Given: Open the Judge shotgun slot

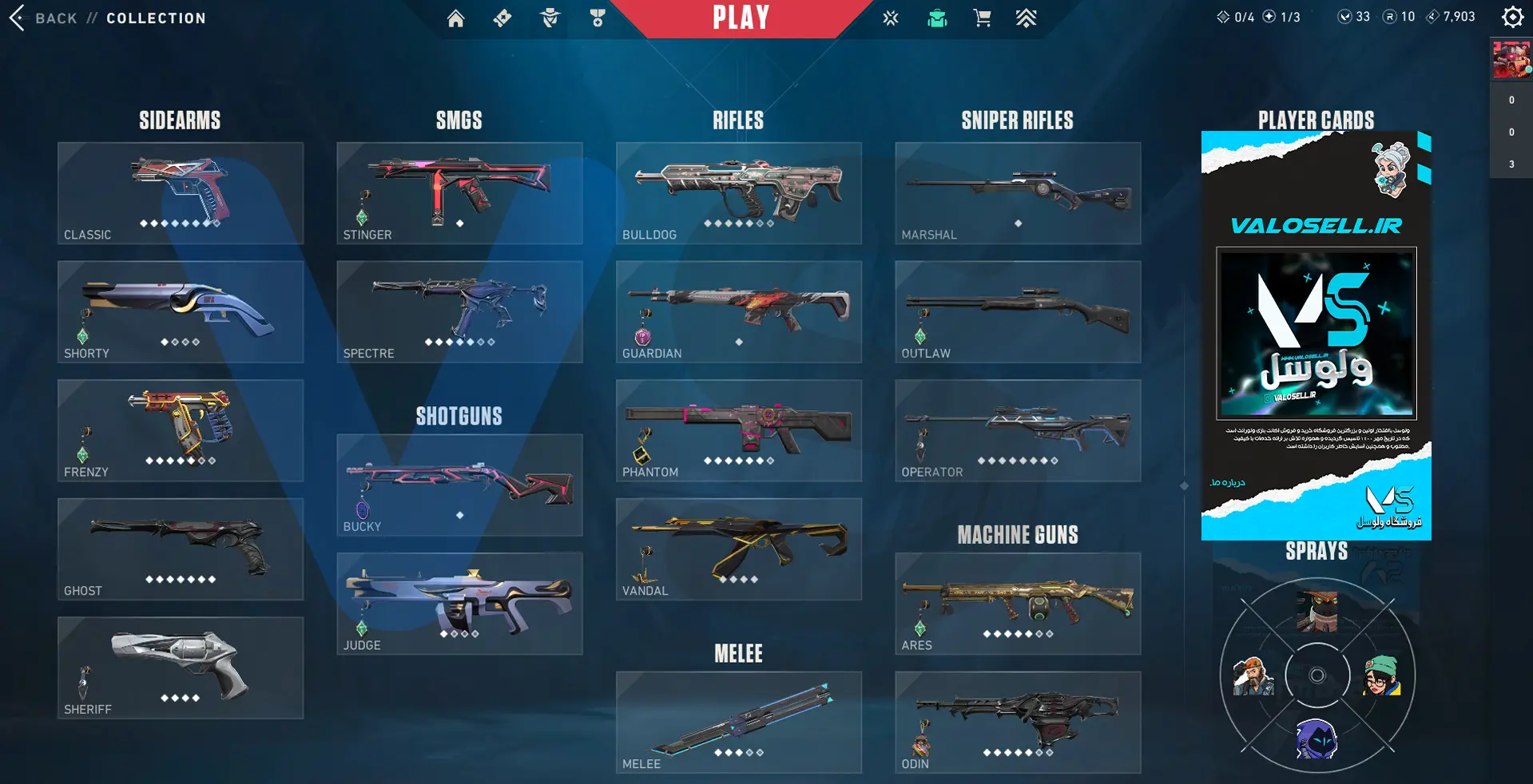Looking at the screenshot, I should [x=459, y=604].
